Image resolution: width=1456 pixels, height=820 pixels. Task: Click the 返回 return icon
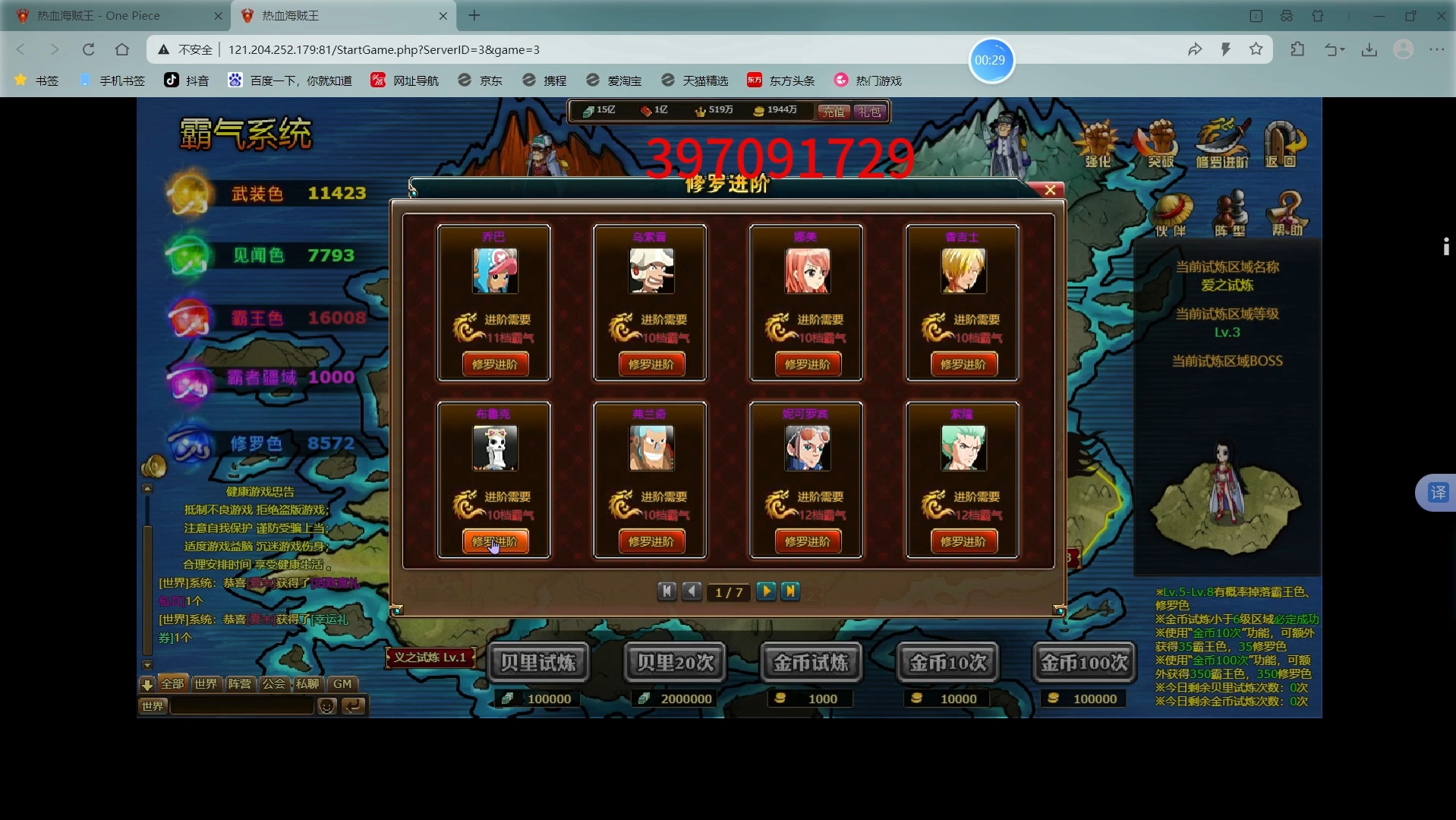(x=1282, y=143)
